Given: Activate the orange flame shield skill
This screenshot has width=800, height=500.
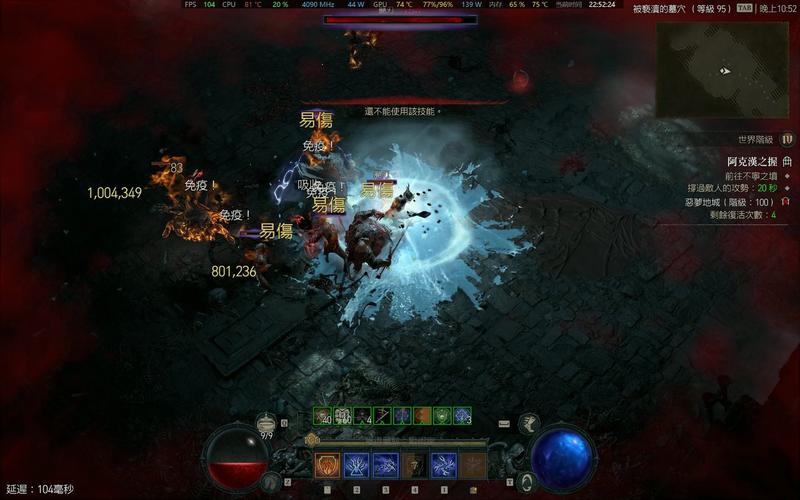Looking at the screenshot, I should tap(327, 464).
